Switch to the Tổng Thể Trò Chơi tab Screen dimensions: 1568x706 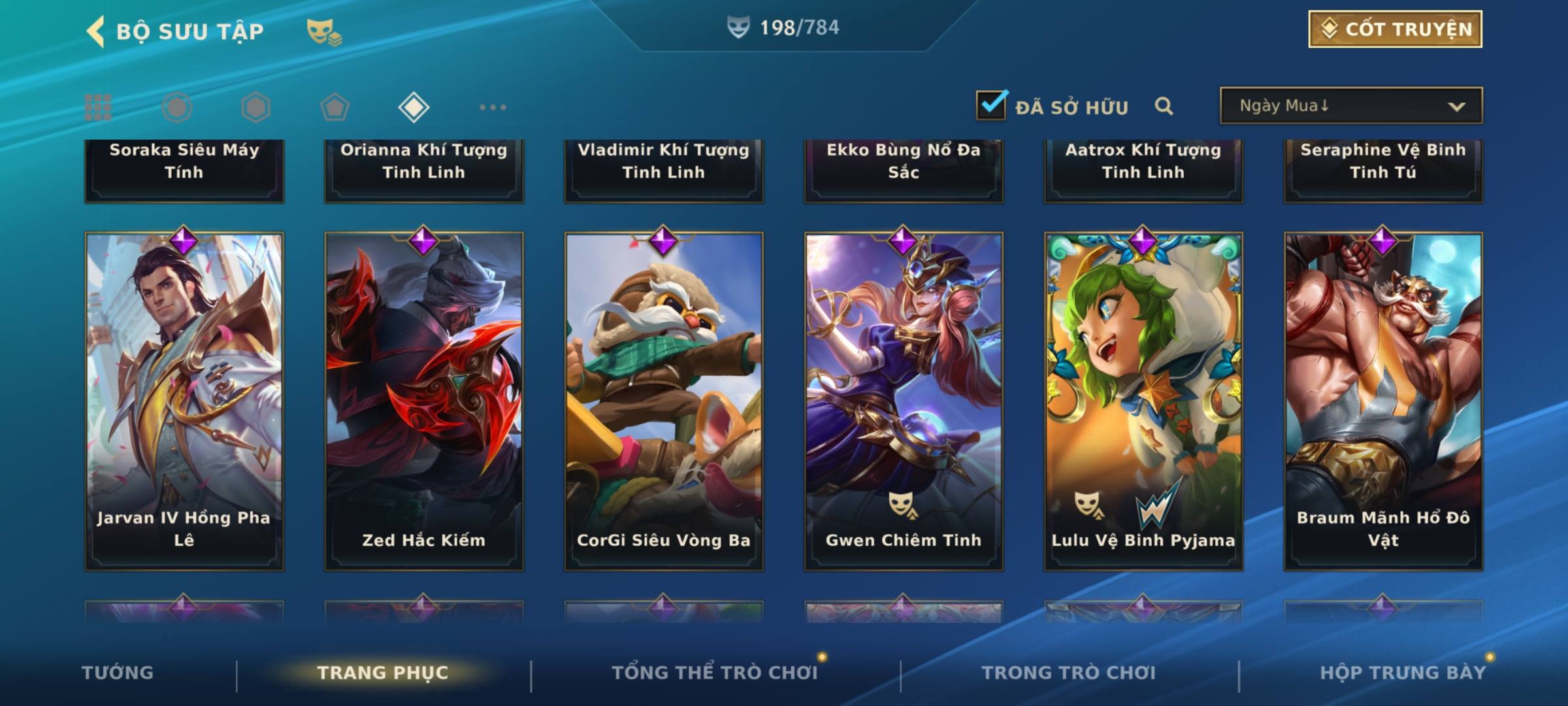click(715, 673)
